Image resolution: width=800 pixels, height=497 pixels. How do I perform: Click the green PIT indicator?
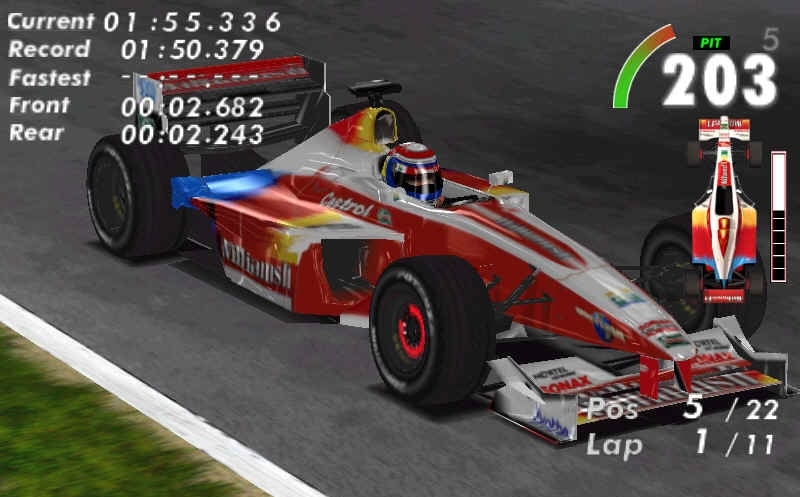711,43
